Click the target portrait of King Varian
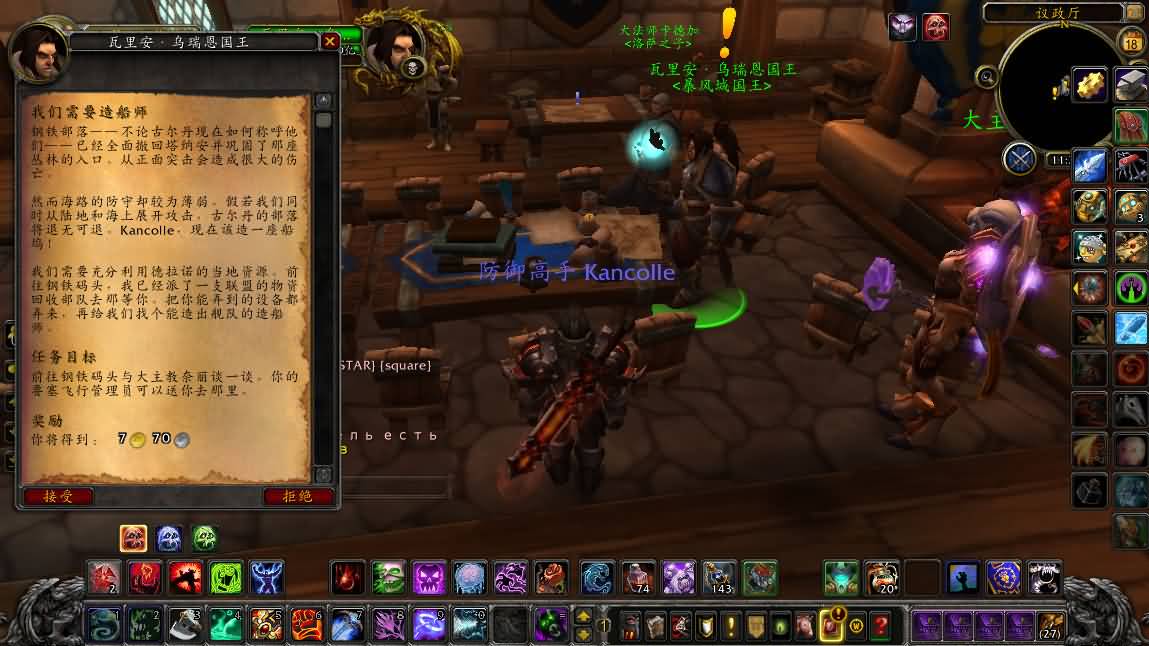The image size is (1149, 646). pos(397,47)
